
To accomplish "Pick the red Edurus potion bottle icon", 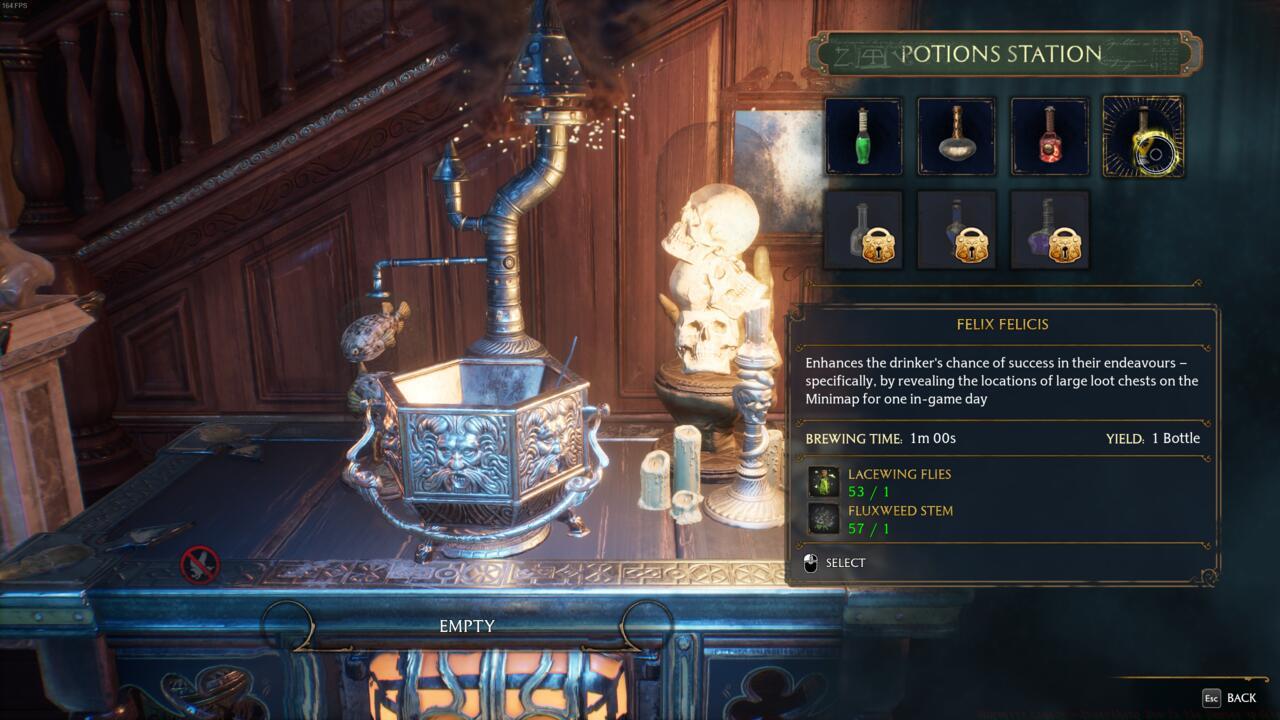I will (1050, 135).
